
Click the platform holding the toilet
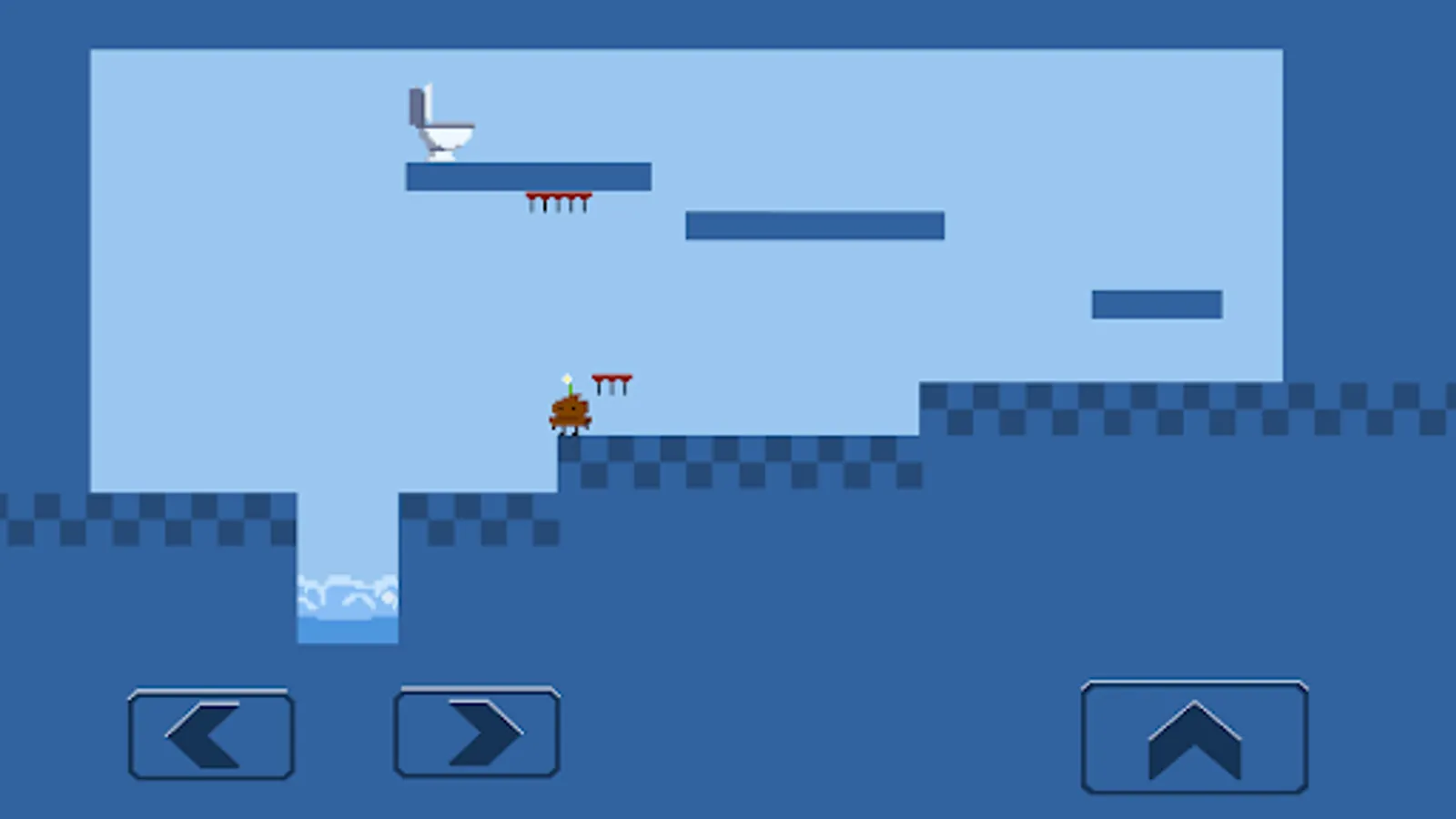point(528,176)
